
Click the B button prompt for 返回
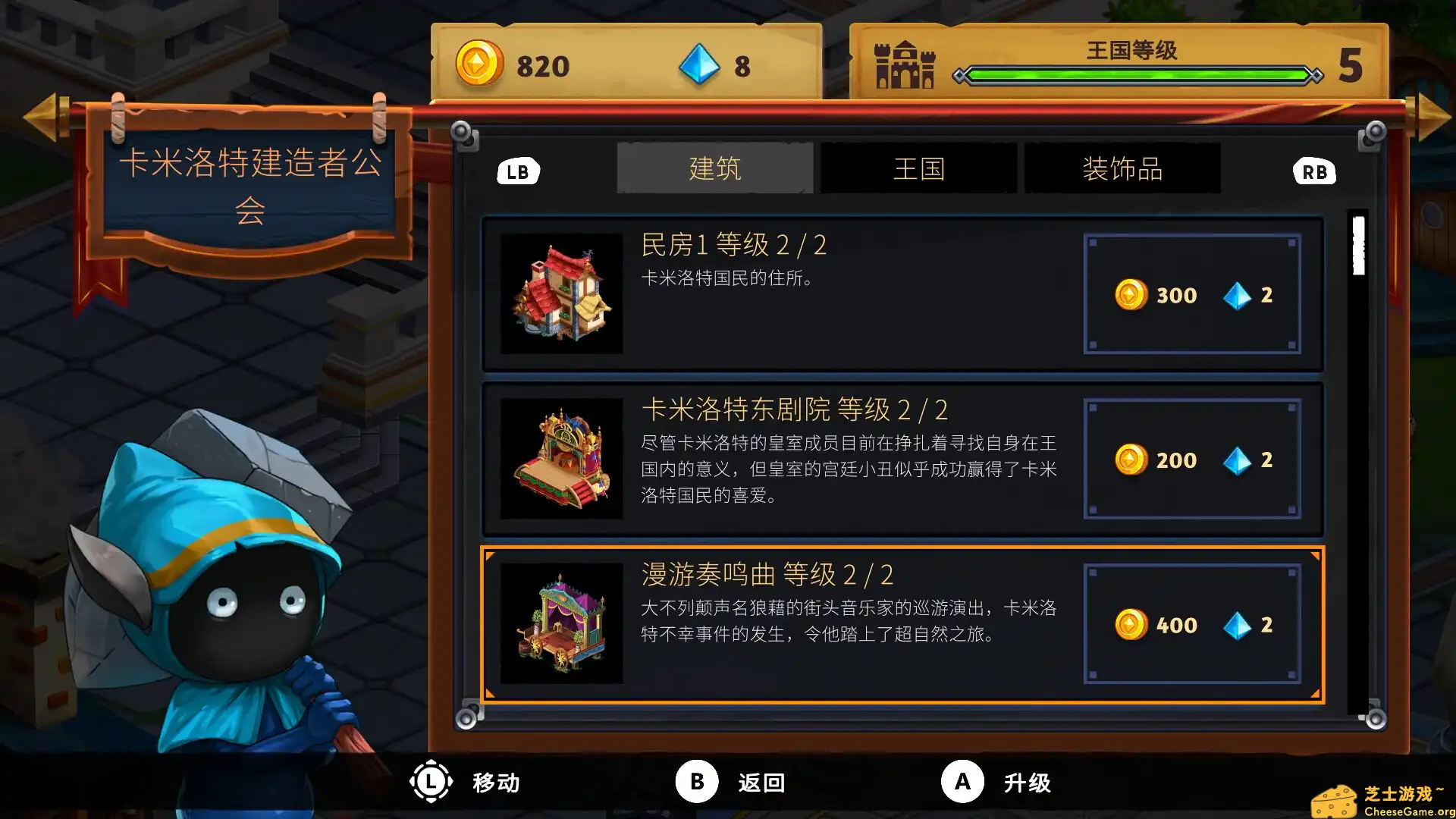point(695,782)
